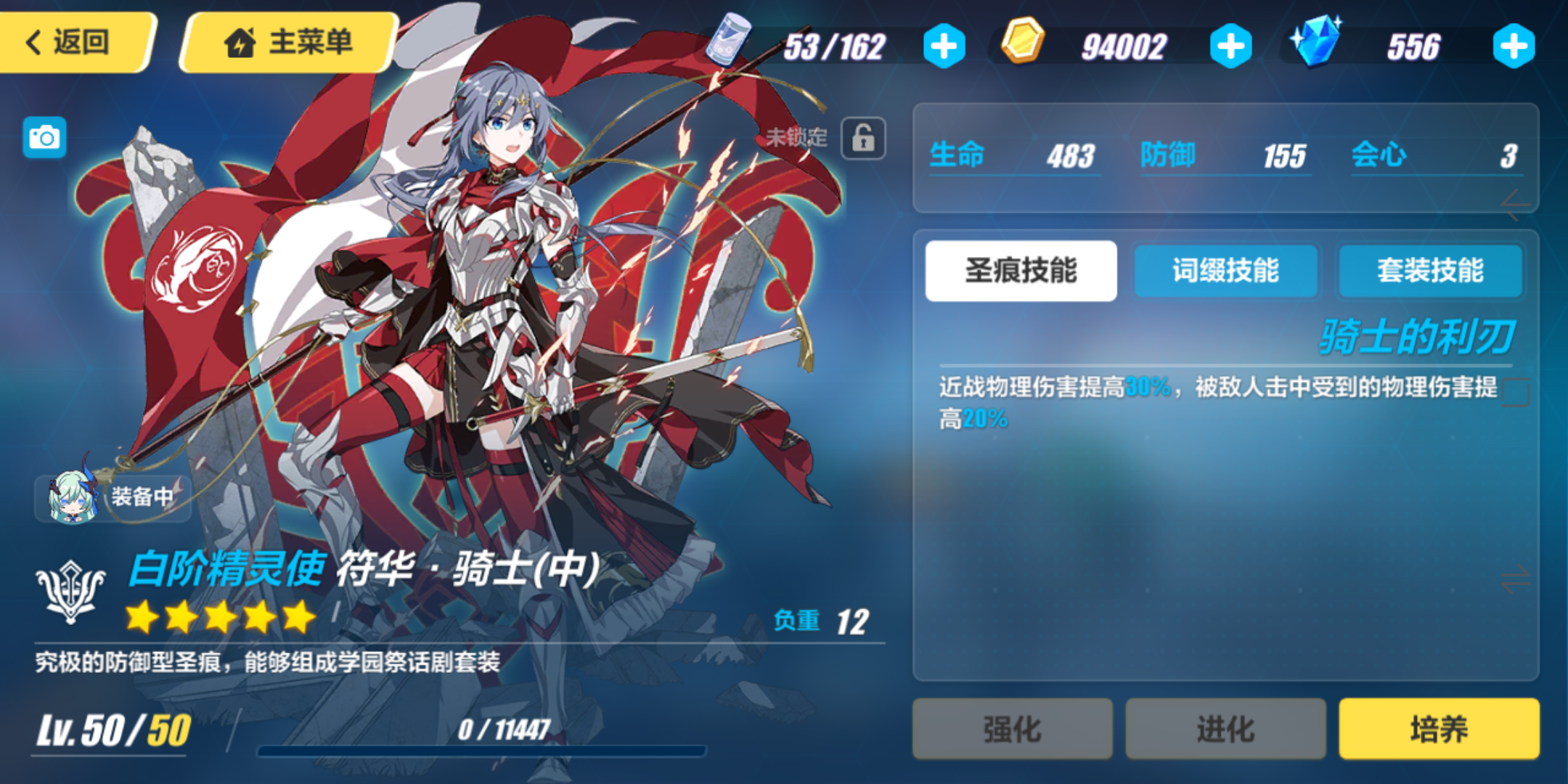Click the plus icon beside coins 94002

1229,45
